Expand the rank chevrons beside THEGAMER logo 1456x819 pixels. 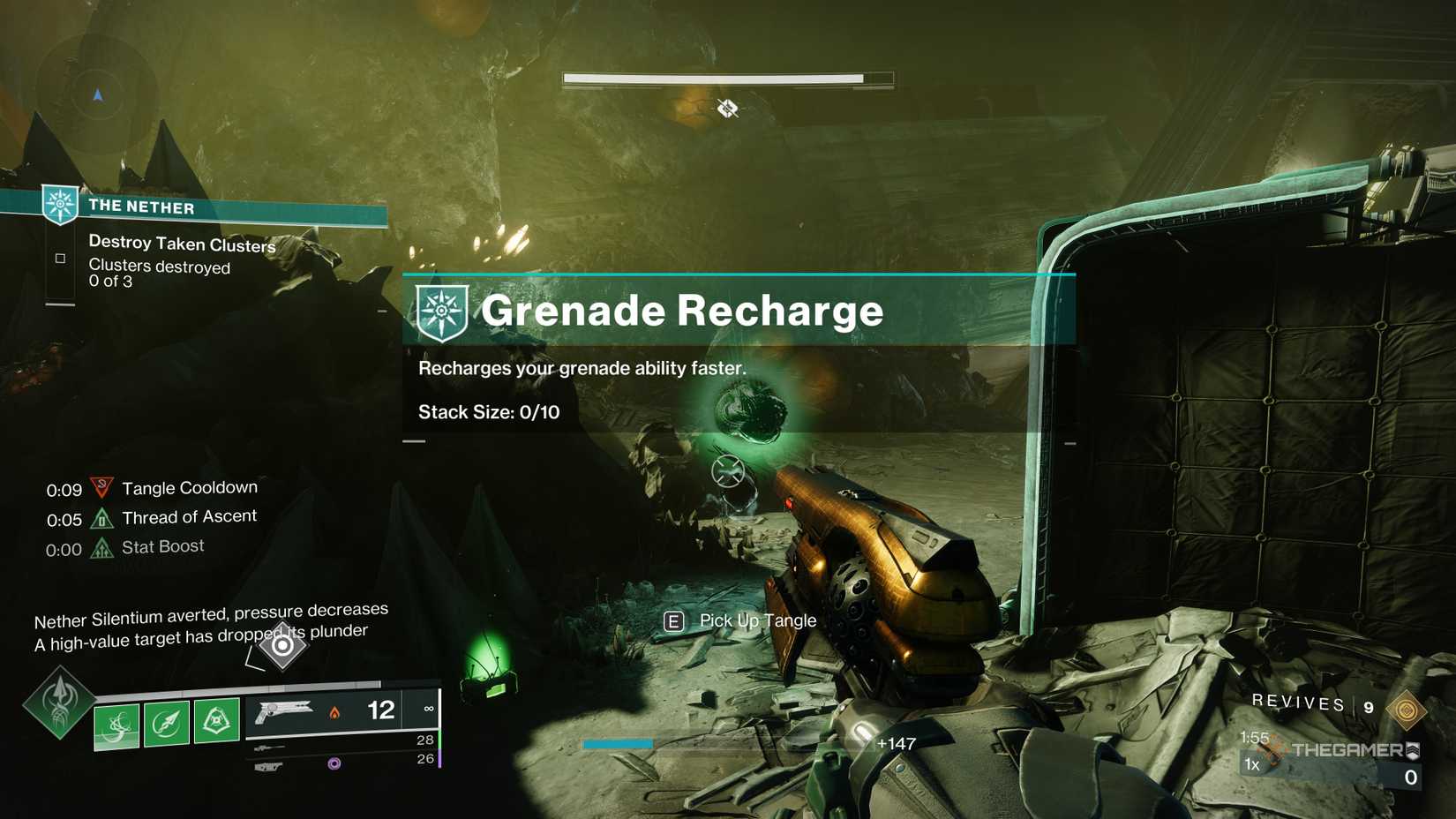tap(1414, 751)
